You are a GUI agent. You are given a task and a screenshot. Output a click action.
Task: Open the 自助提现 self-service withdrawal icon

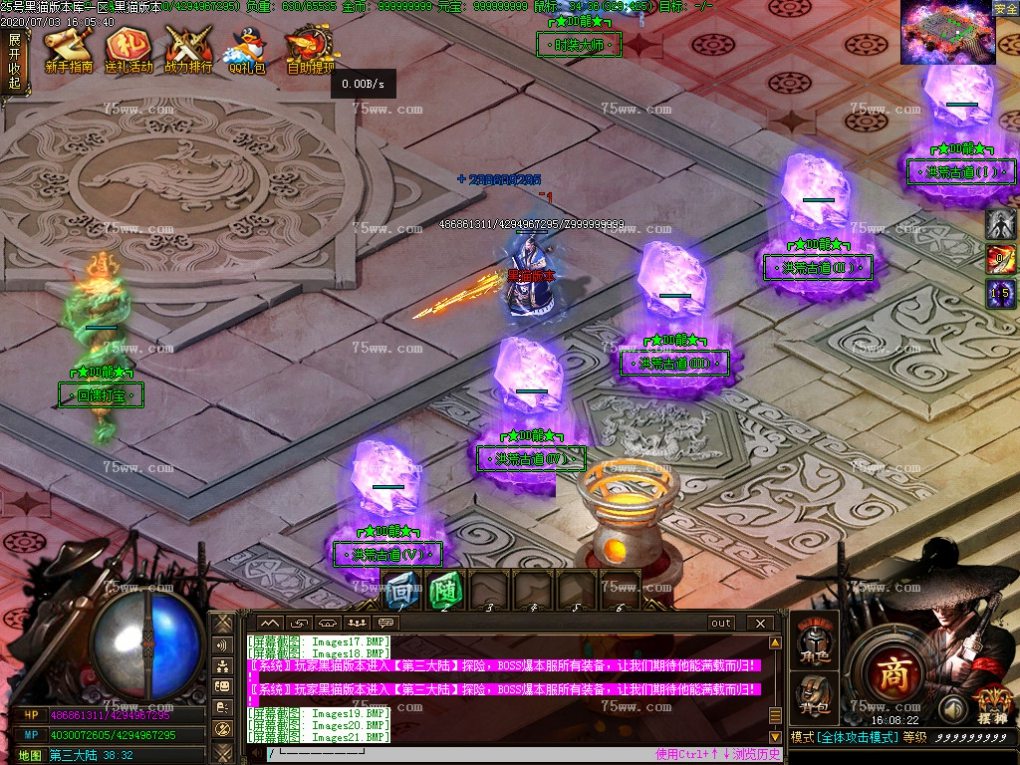[x=310, y=49]
